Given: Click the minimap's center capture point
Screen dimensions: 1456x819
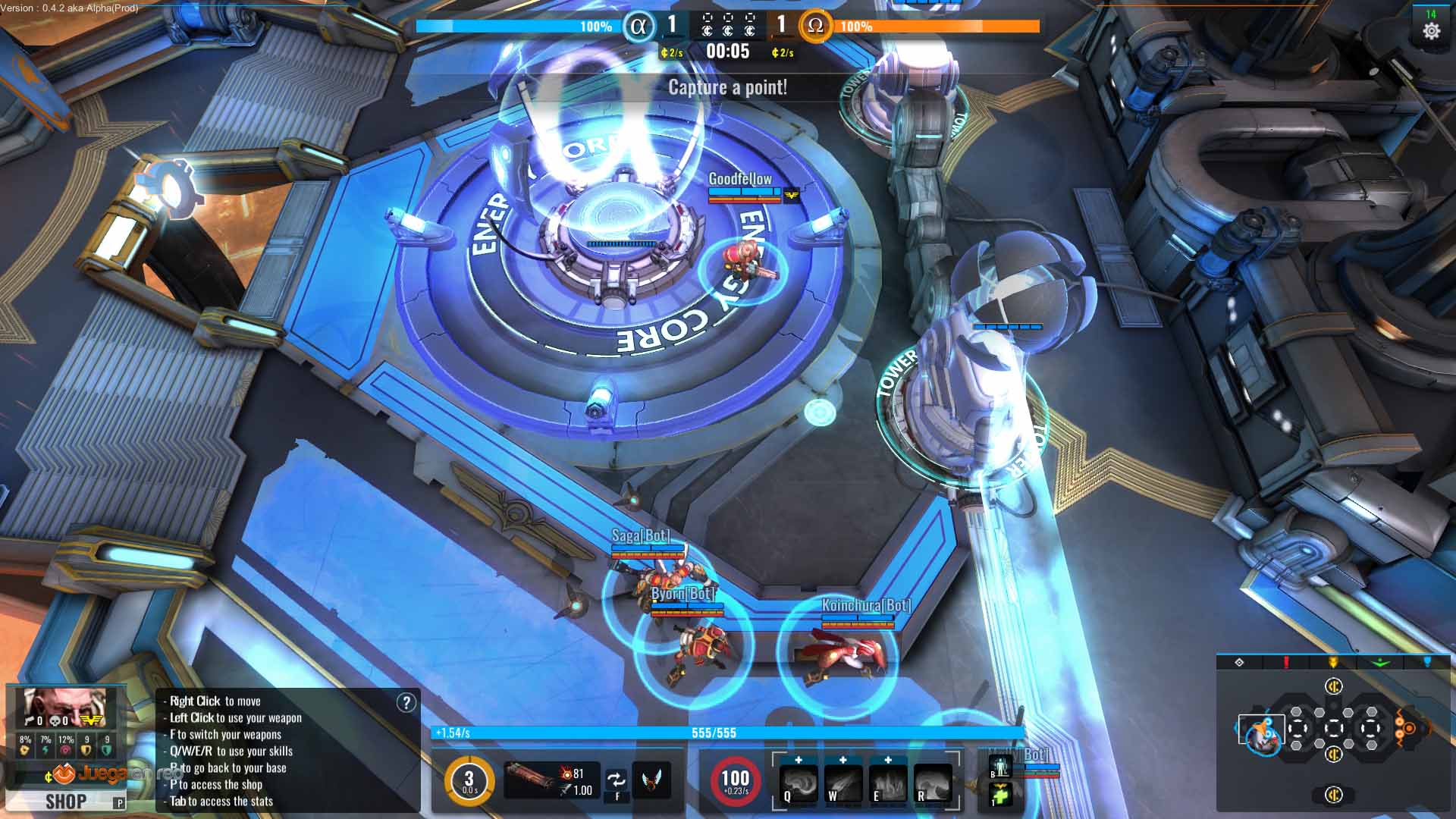Looking at the screenshot, I should point(1334,729).
